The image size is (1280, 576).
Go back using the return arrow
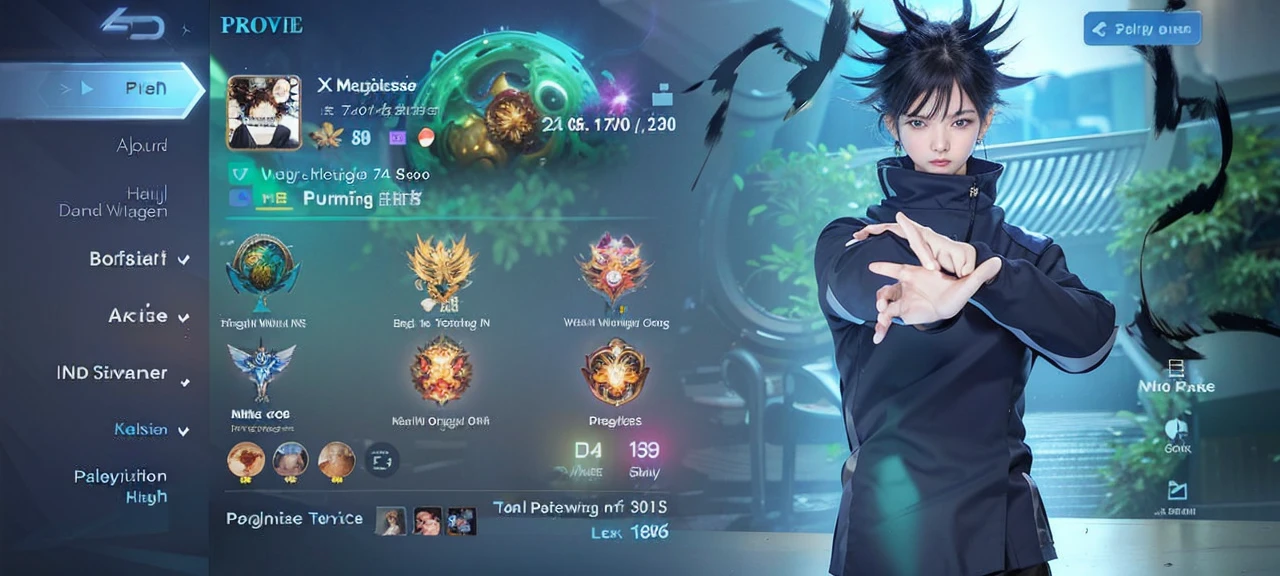(x=132, y=23)
